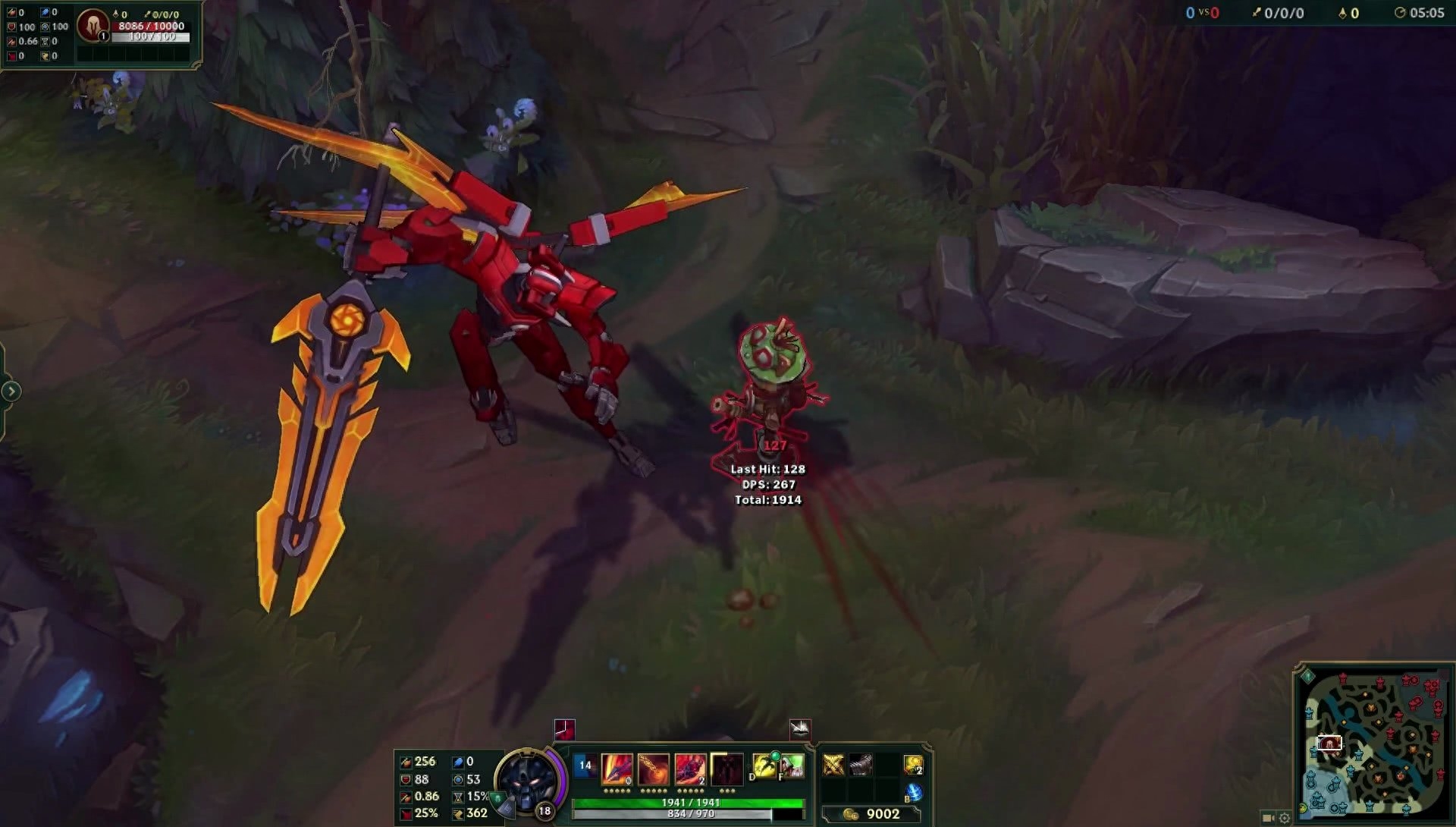Expand the side panel arrow on left edge

pos(11,391)
